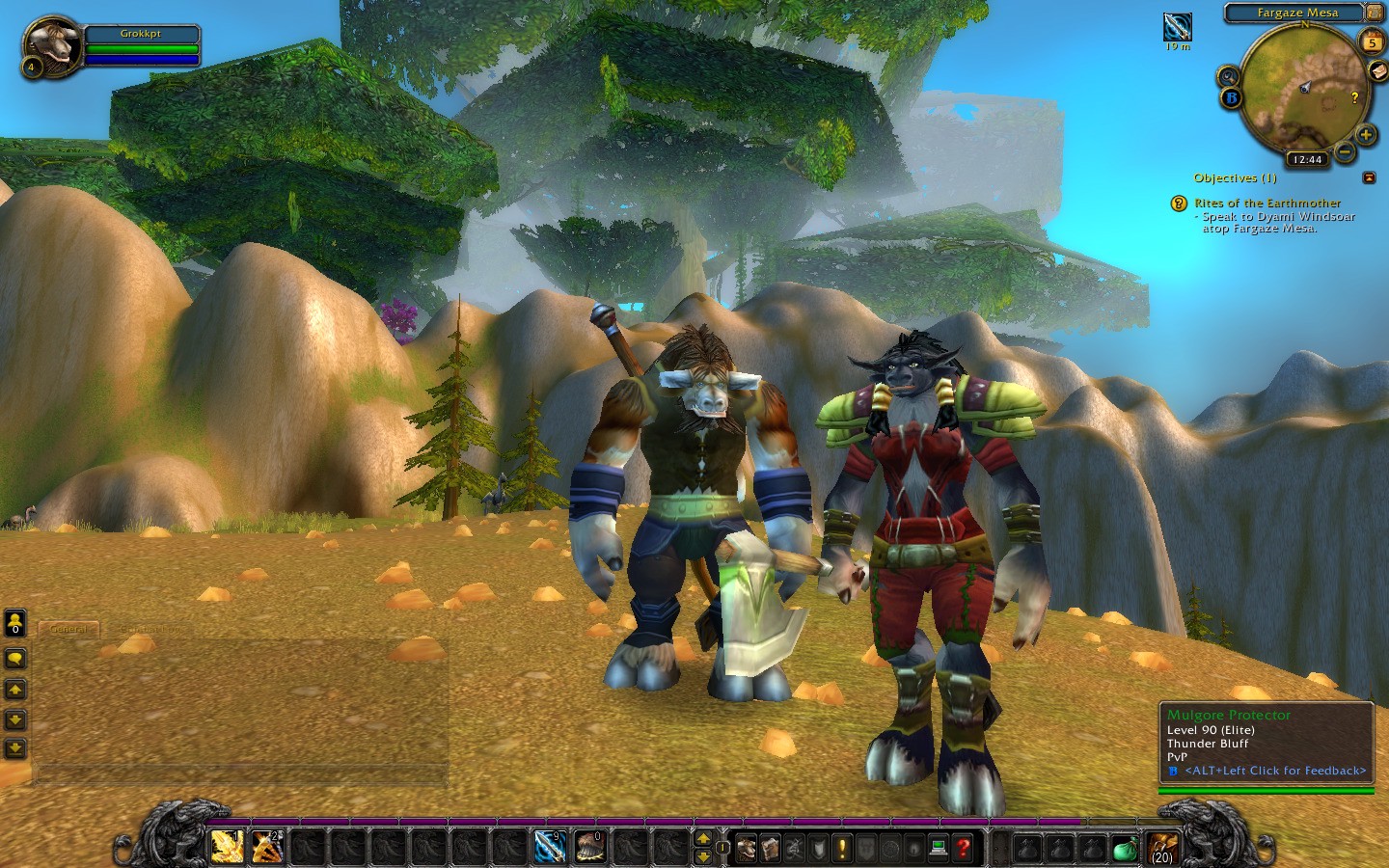Zoom in the minimap with the plus button
The image size is (1389, 868).
click(x=1366, y=135)
